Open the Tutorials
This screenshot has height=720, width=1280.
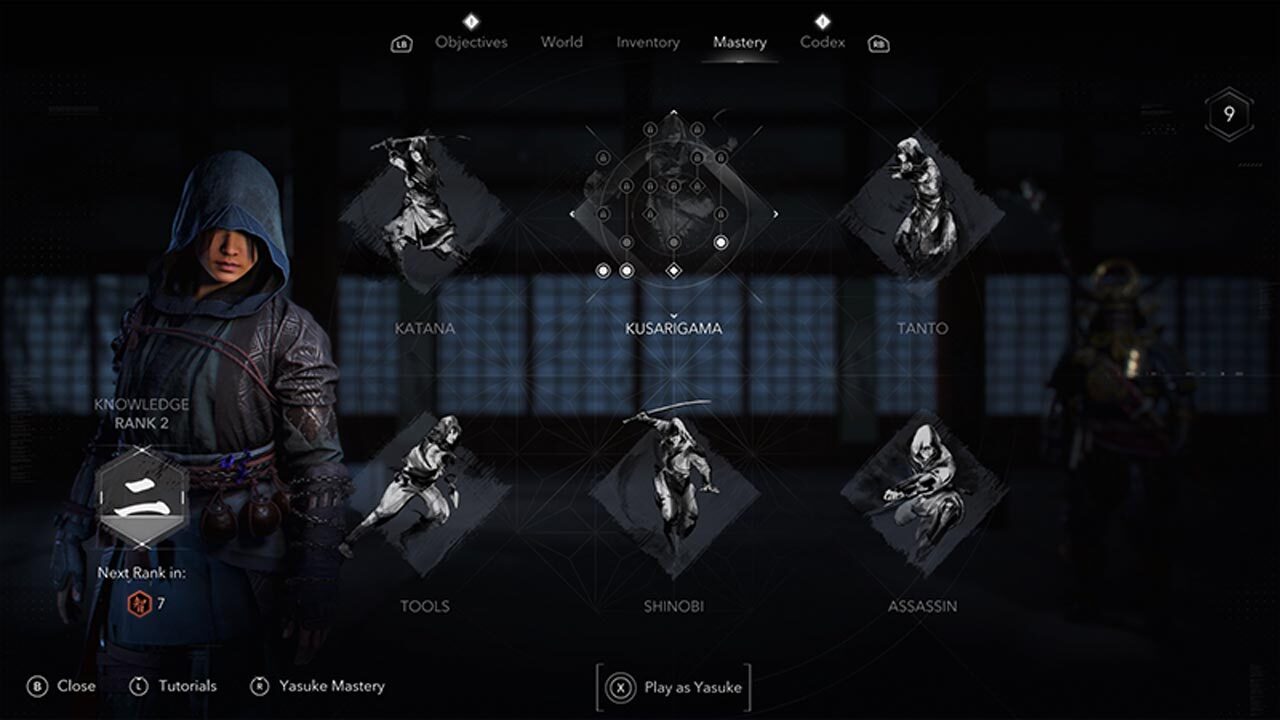[174, 686]
